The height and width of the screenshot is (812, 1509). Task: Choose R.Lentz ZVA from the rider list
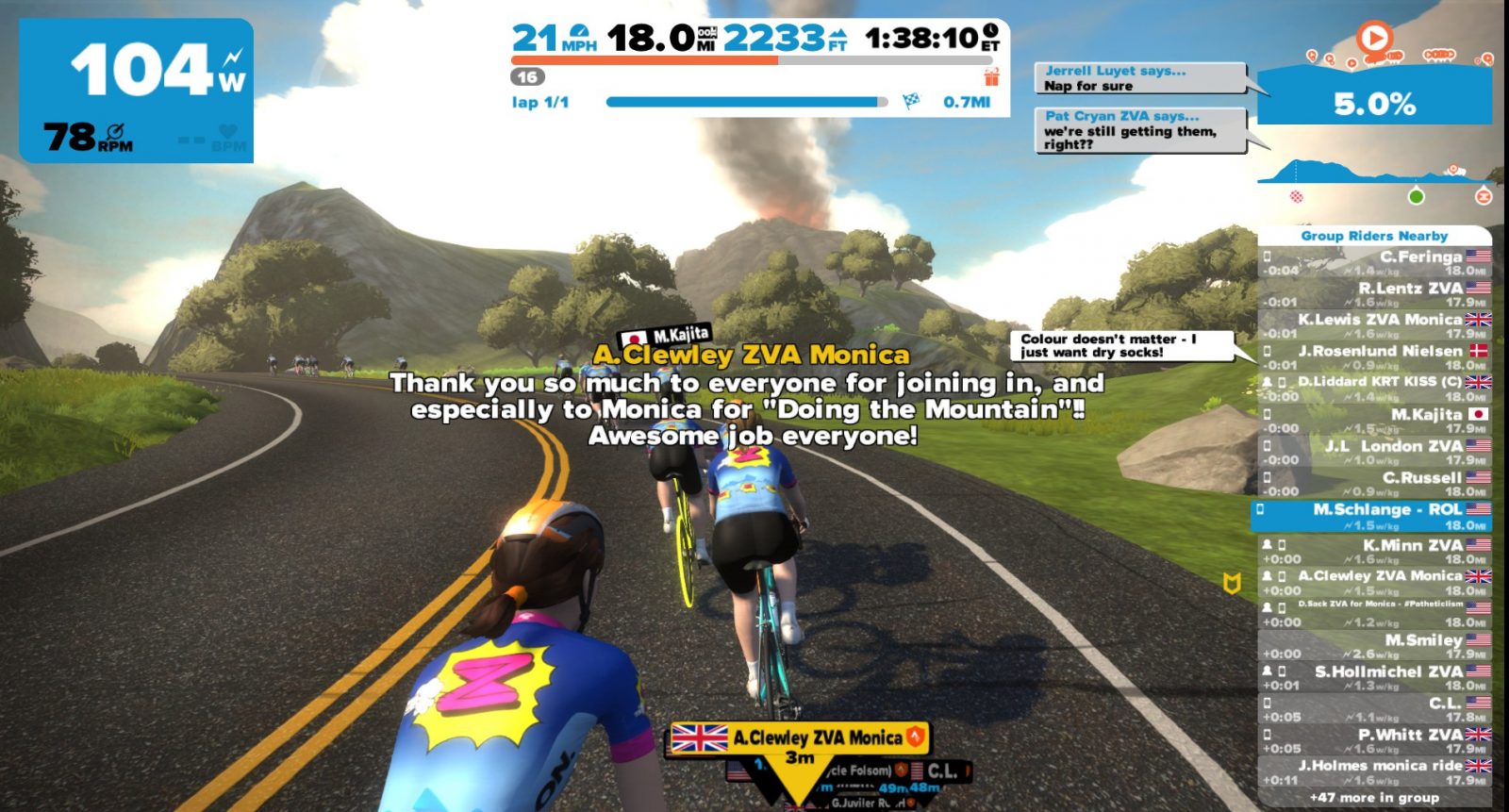pos(1375,294)
